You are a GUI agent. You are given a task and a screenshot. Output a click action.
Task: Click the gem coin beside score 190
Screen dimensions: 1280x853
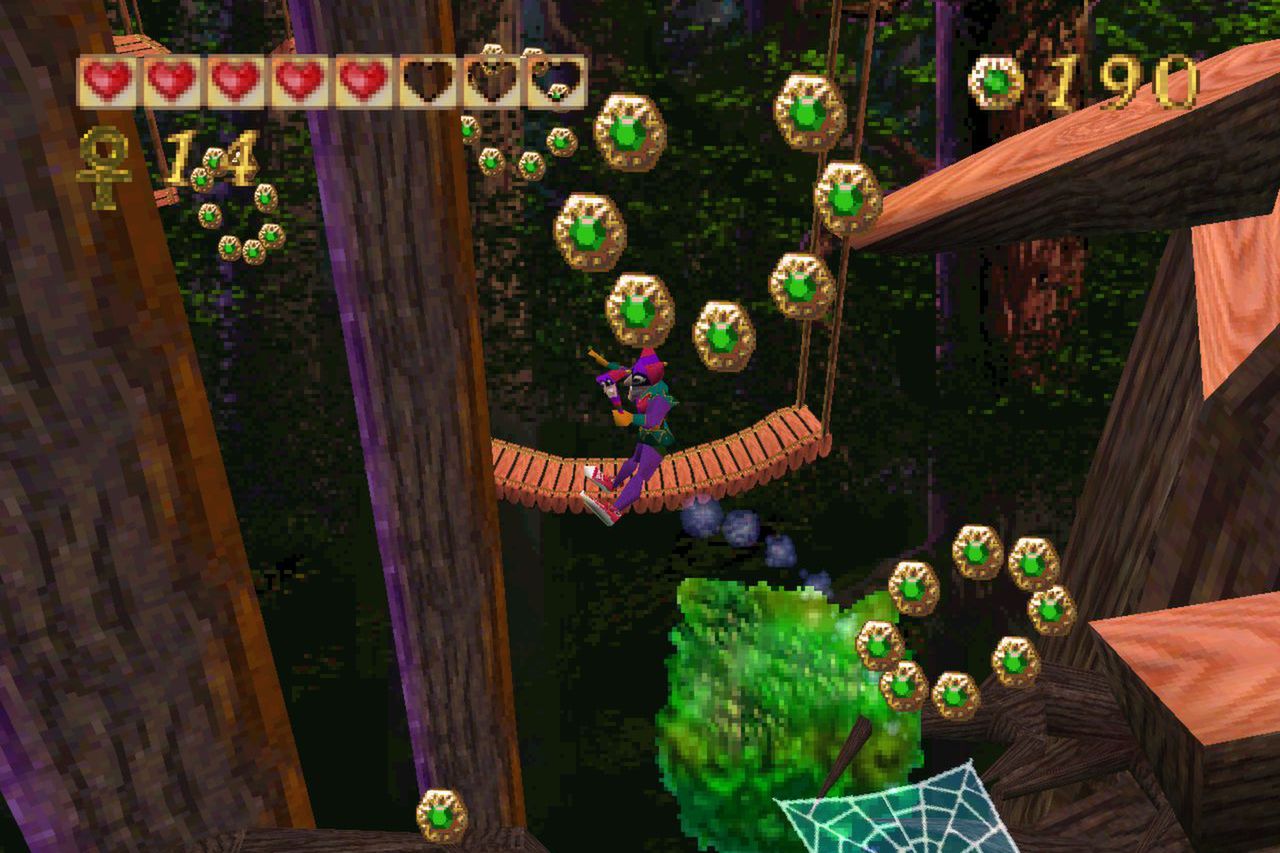(x=995, y=80)
